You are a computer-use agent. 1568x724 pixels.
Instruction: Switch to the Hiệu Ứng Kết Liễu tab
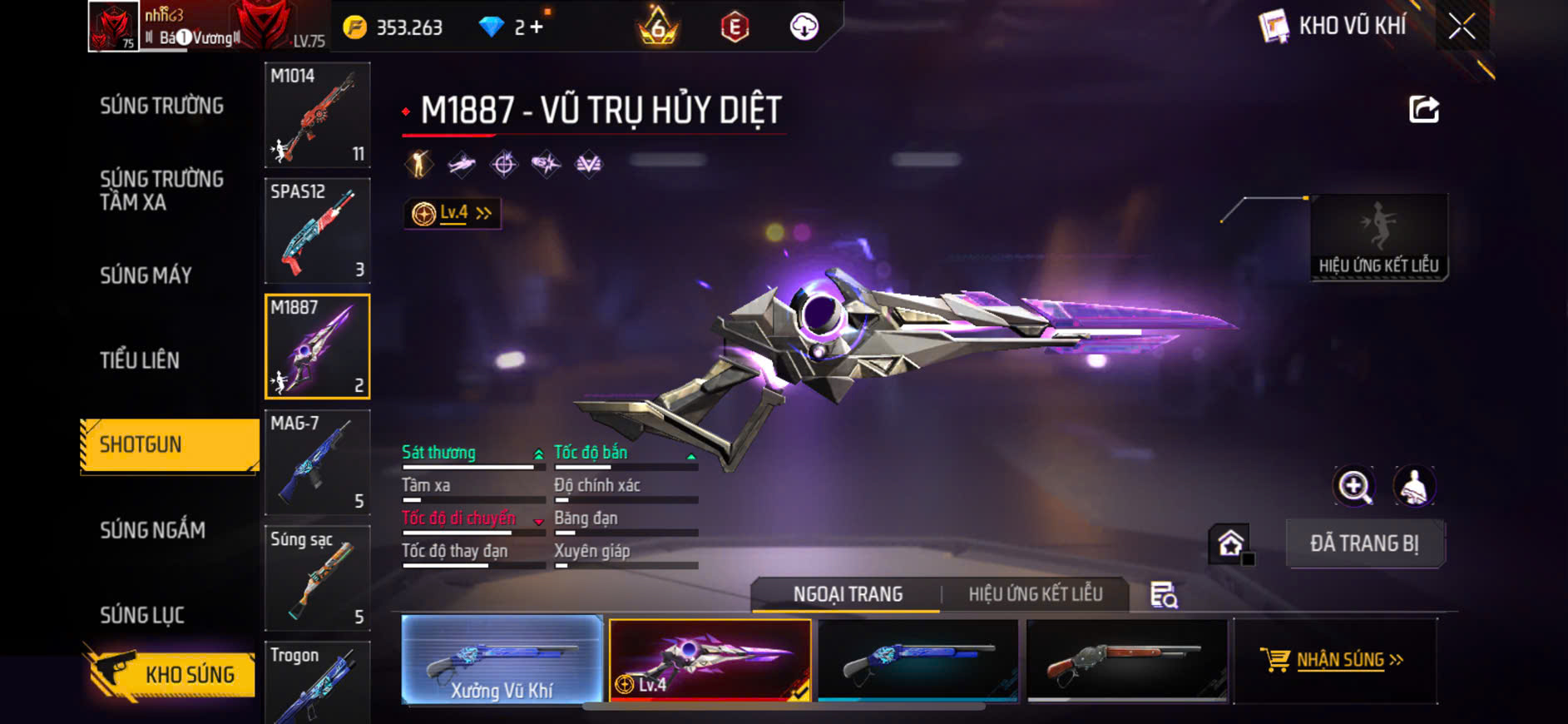pos(1035,594)
